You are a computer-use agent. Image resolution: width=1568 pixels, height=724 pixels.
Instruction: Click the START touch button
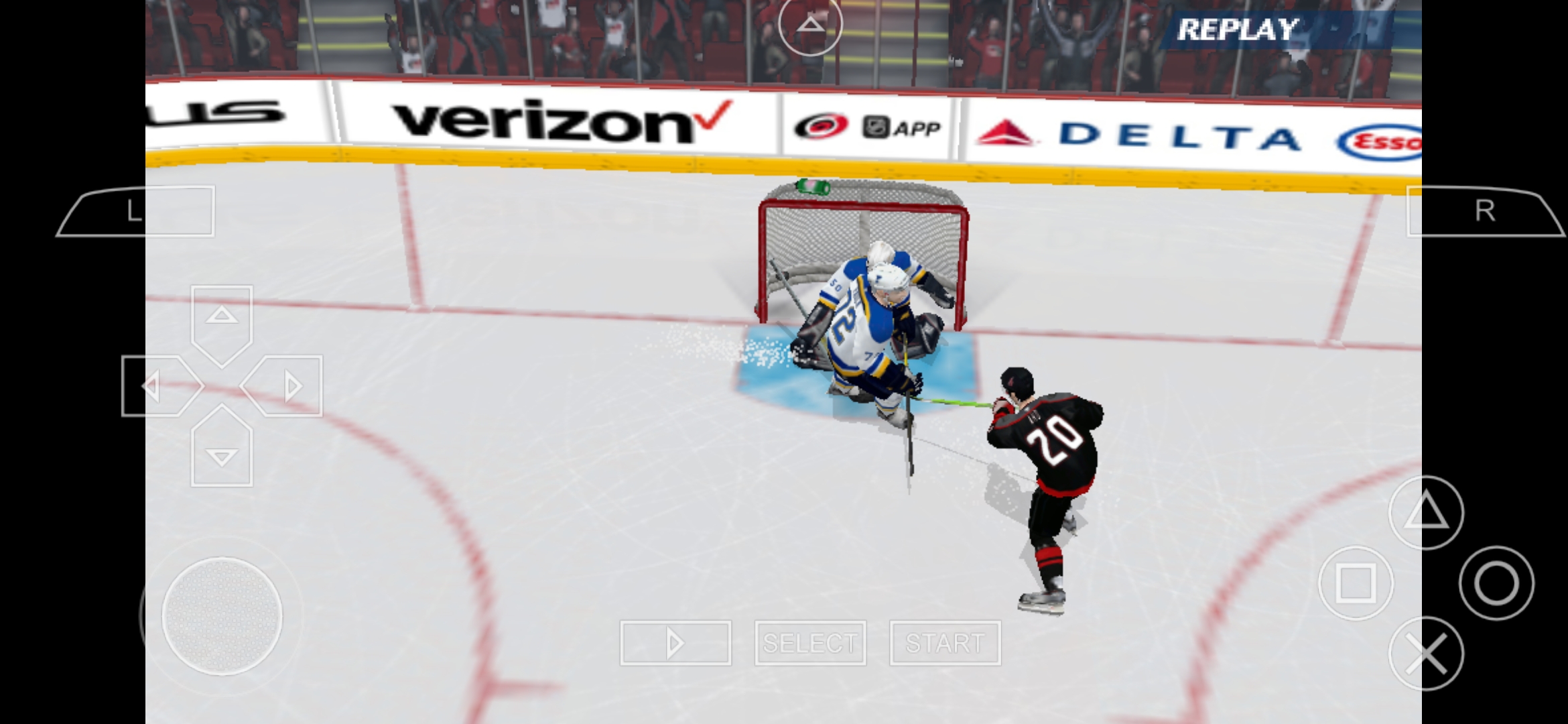click(945, 643)
